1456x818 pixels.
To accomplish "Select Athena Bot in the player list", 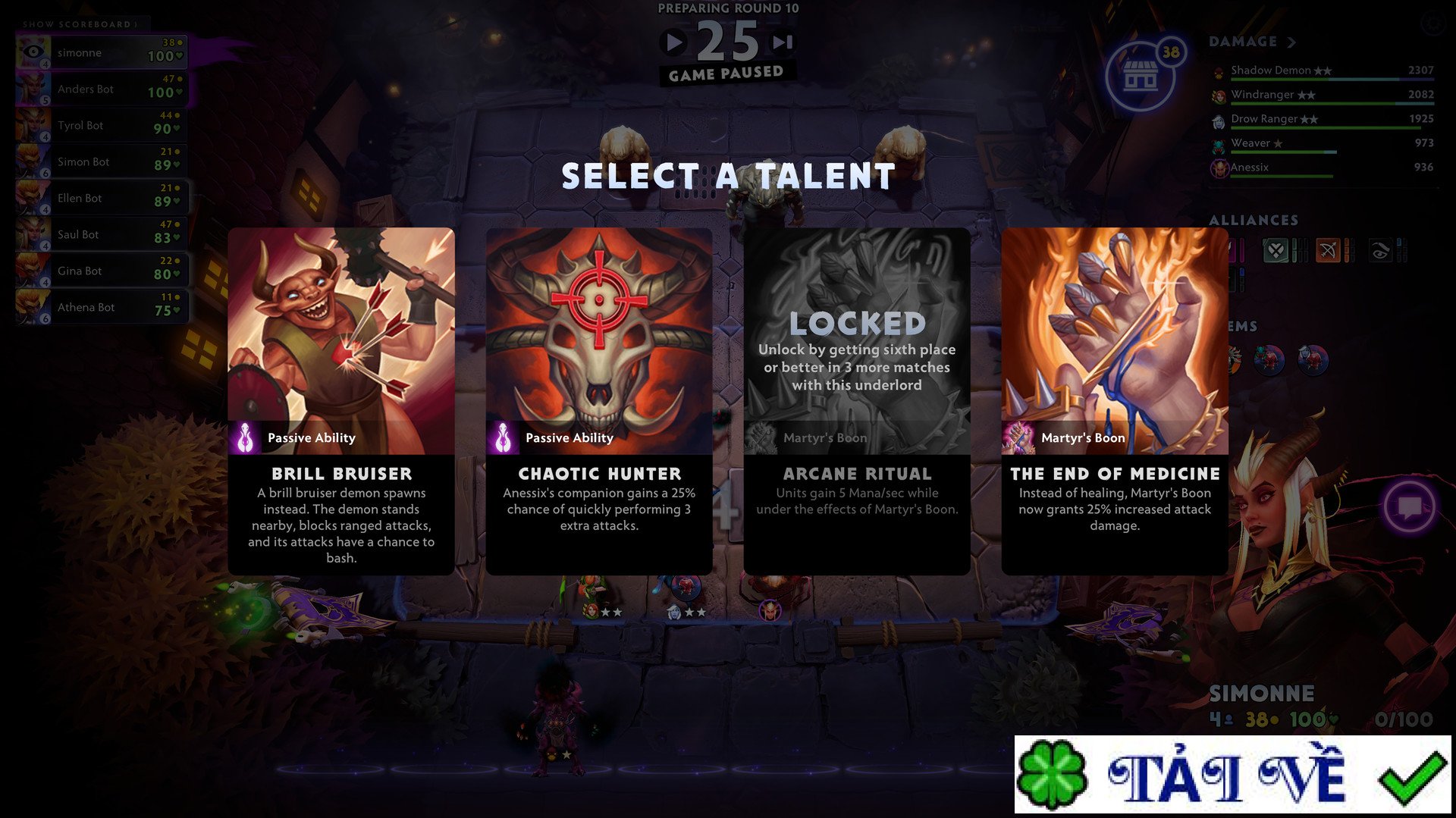I will [x=101, y=307].
